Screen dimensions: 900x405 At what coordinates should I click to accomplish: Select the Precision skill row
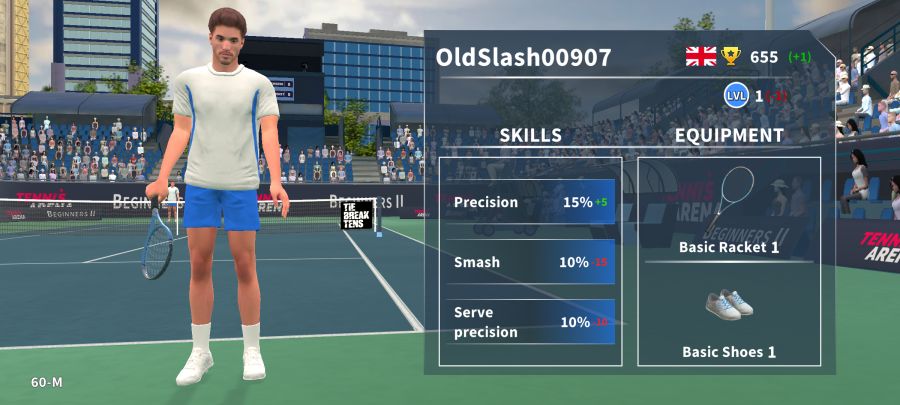tap(530, 202)
